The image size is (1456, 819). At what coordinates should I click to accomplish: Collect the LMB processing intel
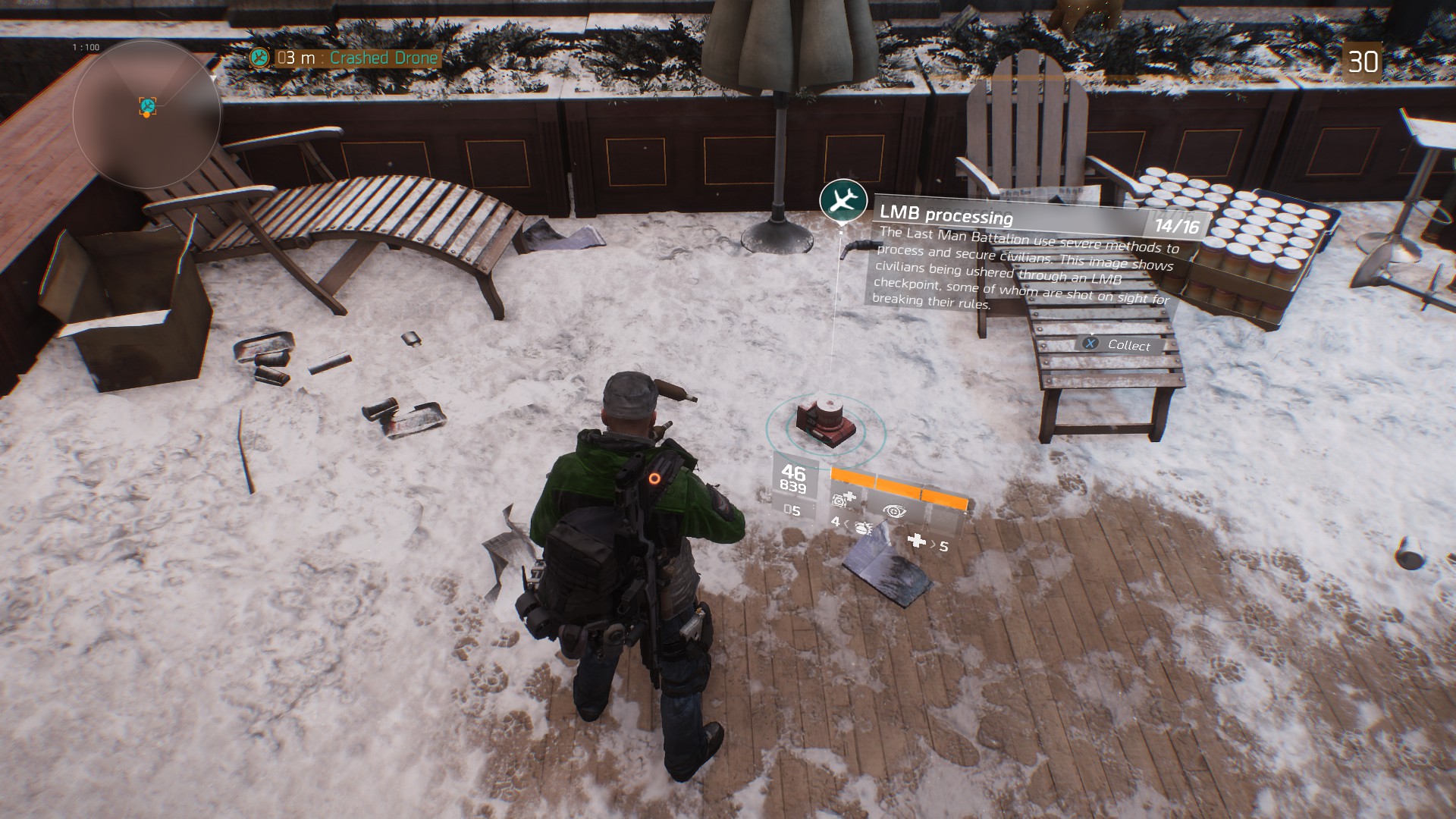(x=1119, y=344)
